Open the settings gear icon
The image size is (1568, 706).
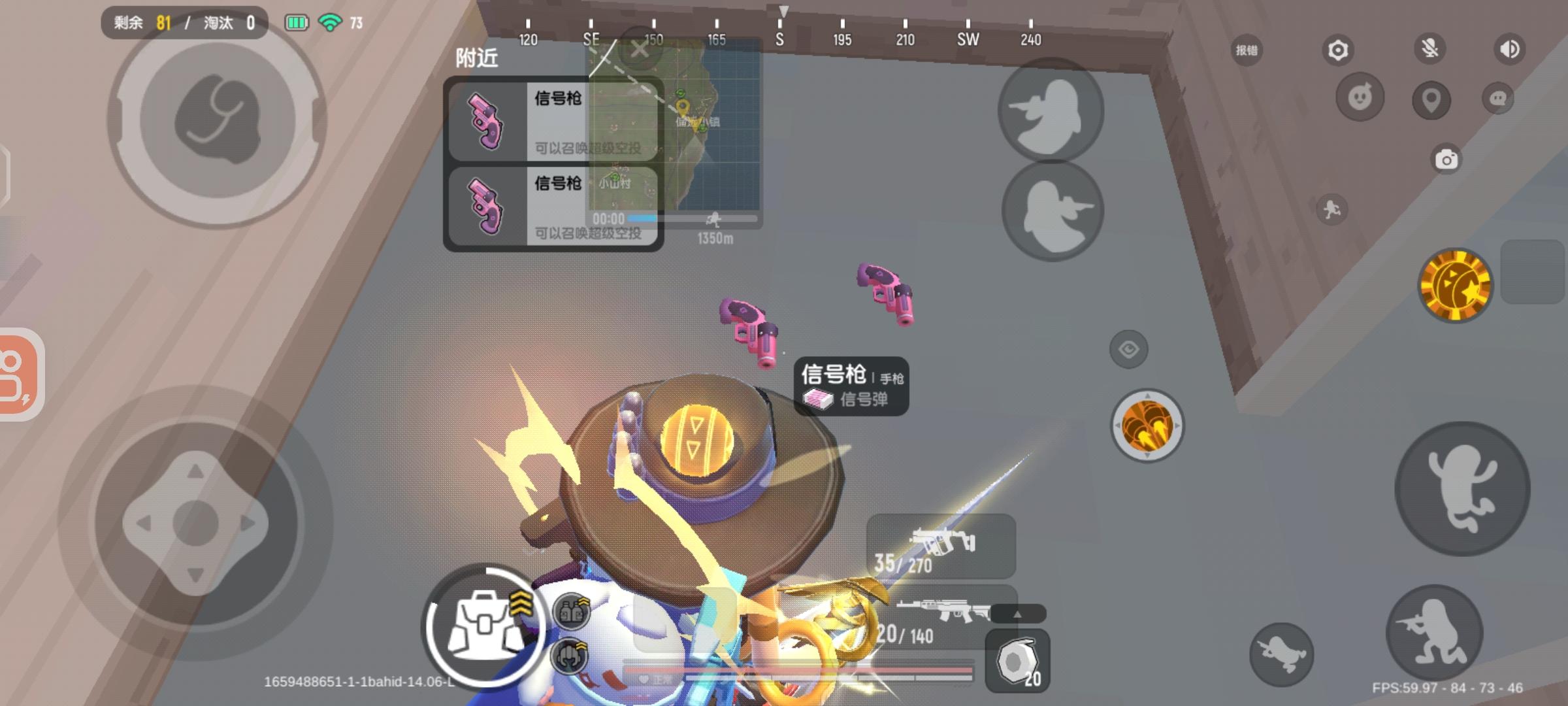coord(1339,50)
